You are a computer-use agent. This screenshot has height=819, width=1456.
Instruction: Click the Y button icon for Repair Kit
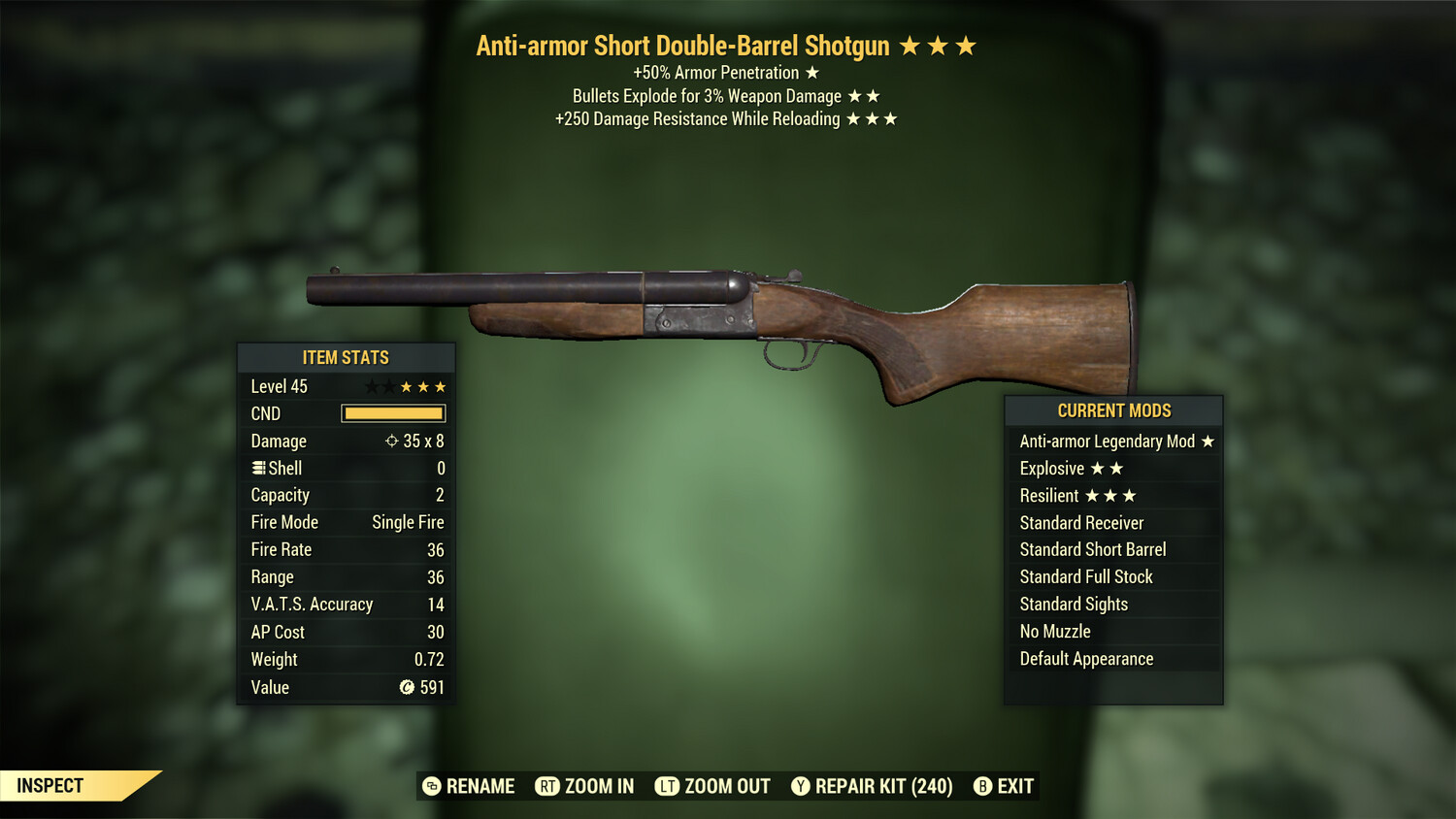coord(801,786)
